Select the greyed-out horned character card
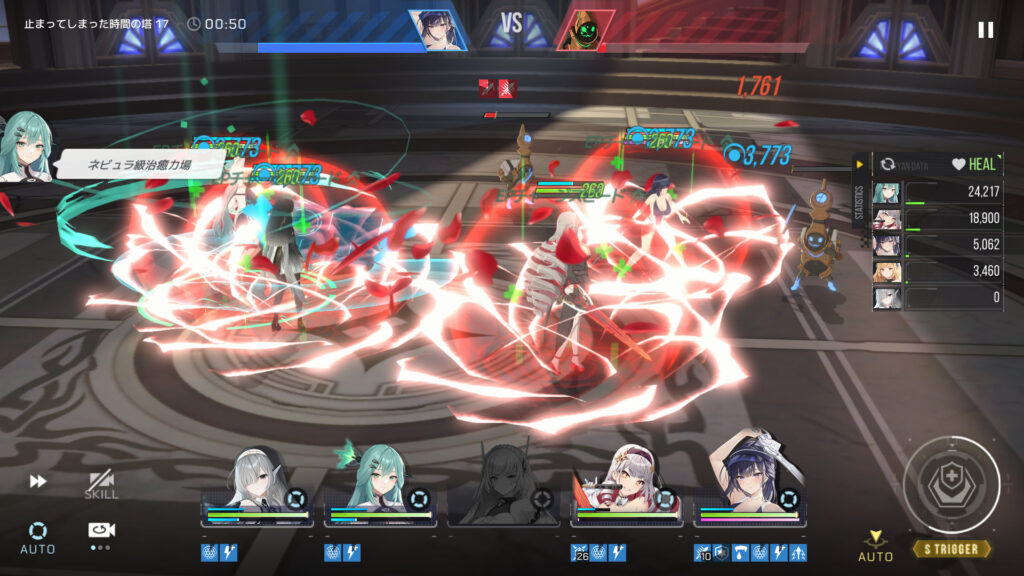Screen dimensions: 1024x576 [503, 486]
